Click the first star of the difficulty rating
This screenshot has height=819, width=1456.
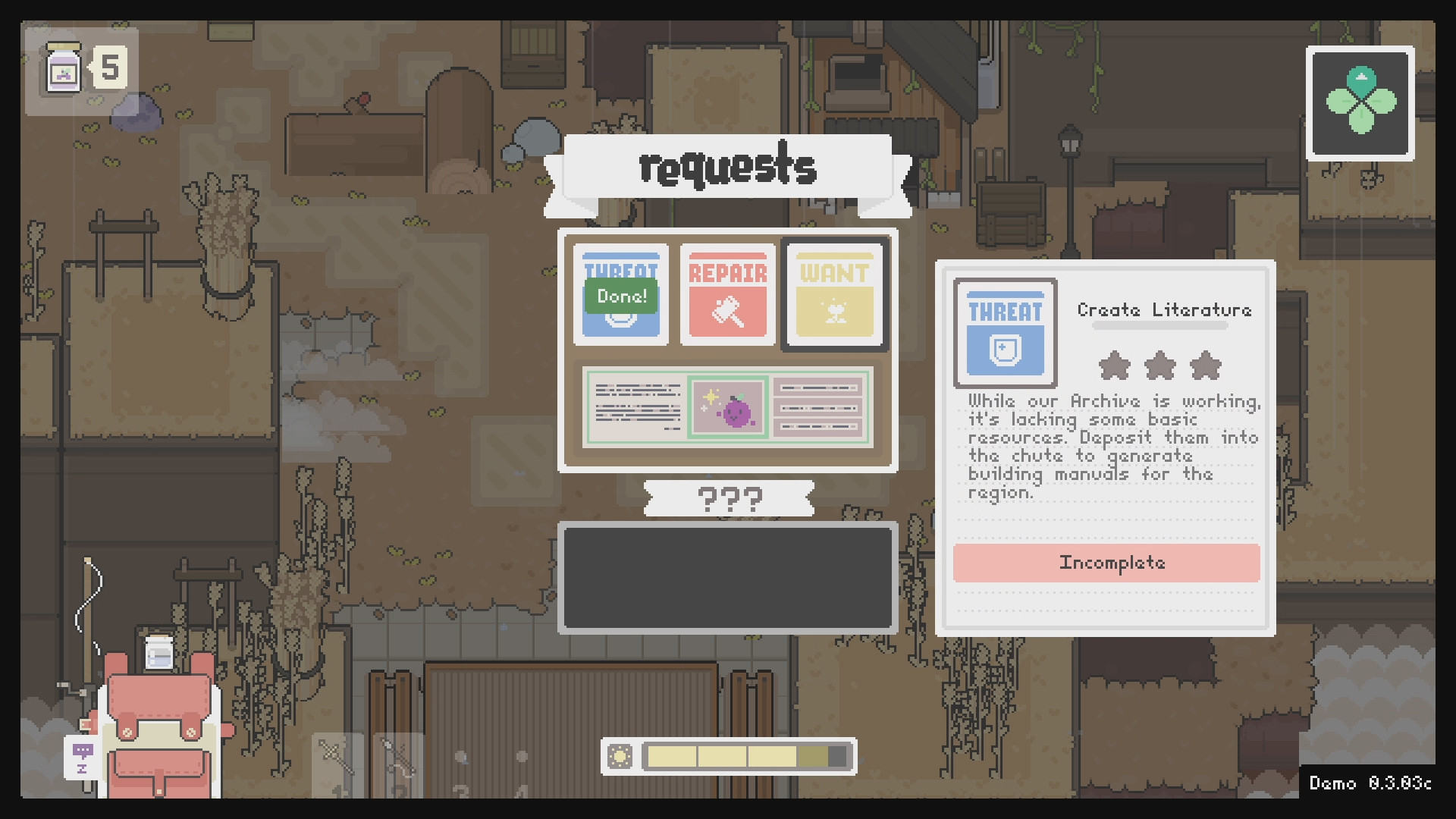(x=1116, y=366)
